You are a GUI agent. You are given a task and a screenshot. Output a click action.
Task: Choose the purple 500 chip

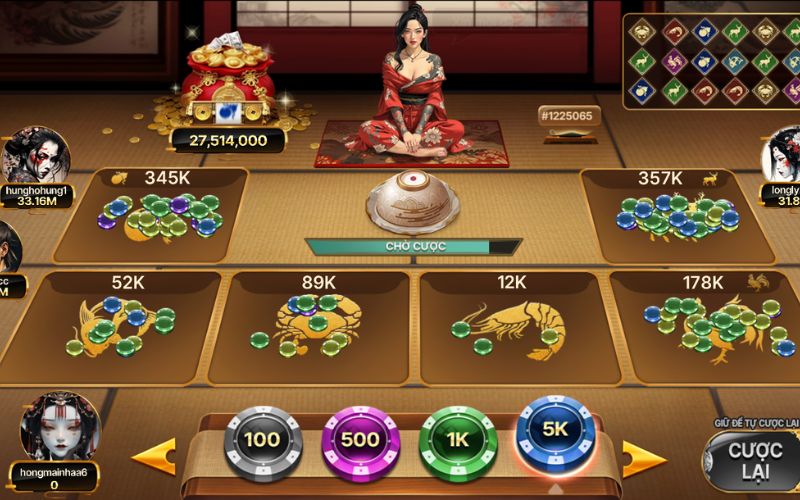click(x=360, y=440)
